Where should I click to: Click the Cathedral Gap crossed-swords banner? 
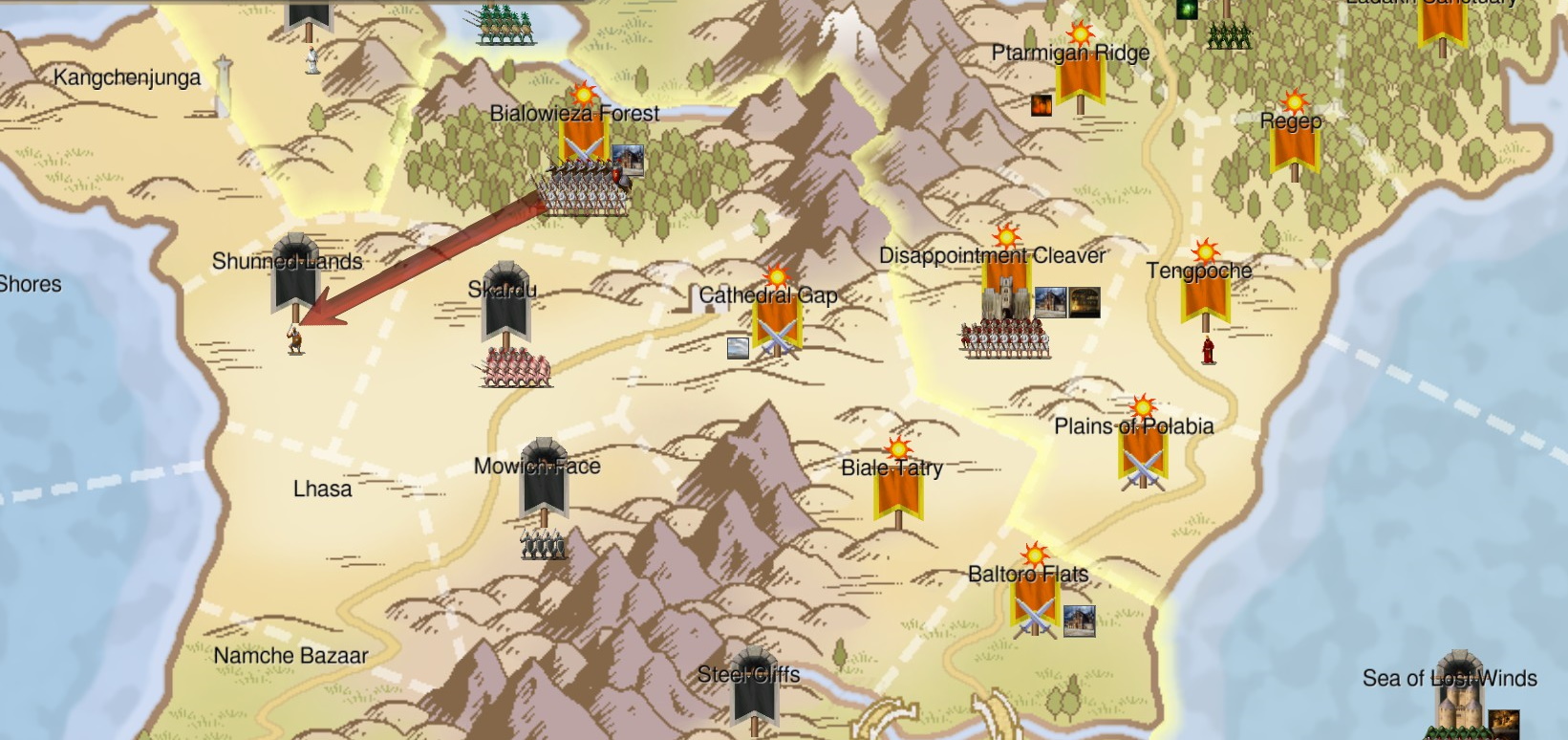click(776, 320)
